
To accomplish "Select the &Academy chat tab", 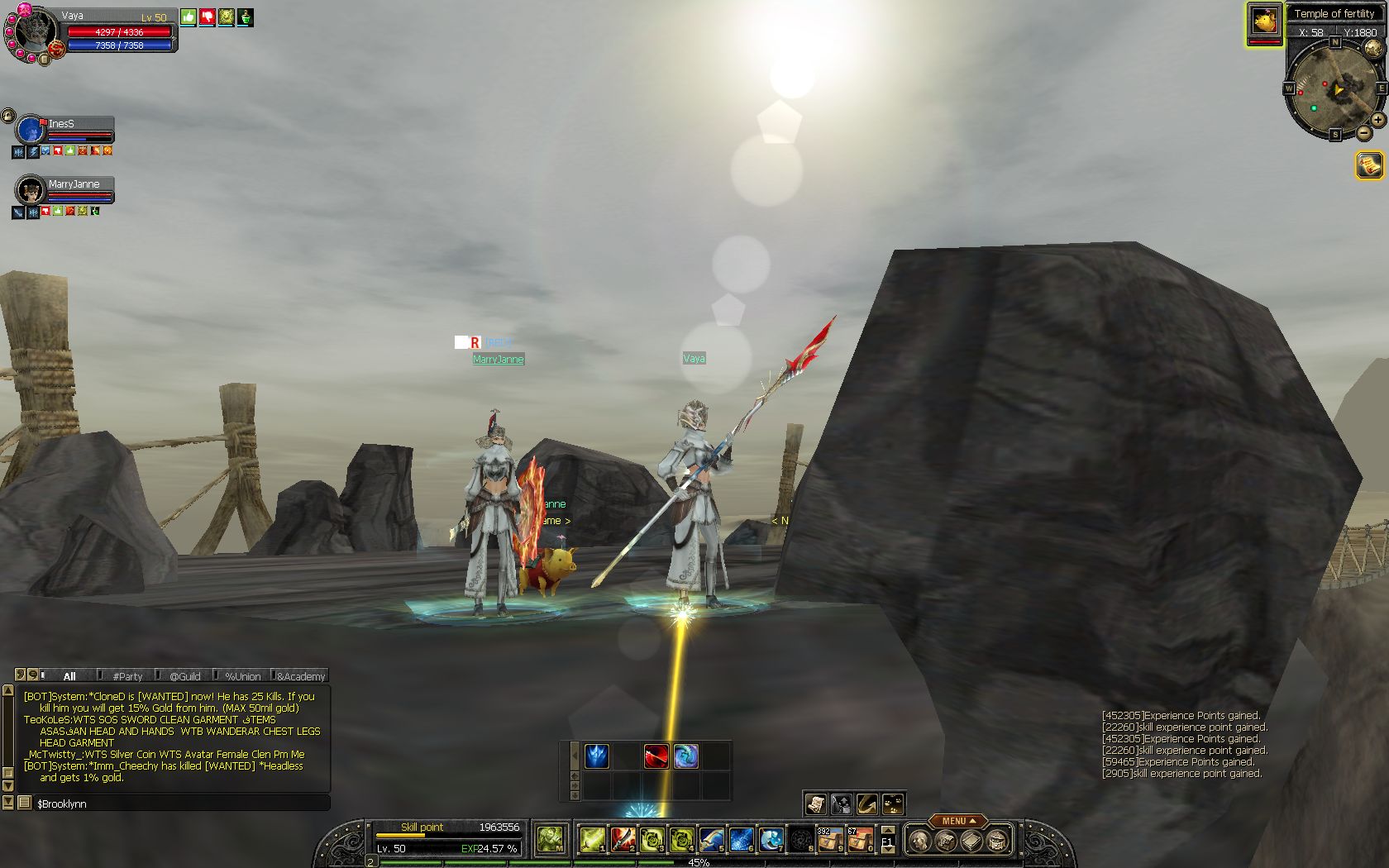I will 301,676.
